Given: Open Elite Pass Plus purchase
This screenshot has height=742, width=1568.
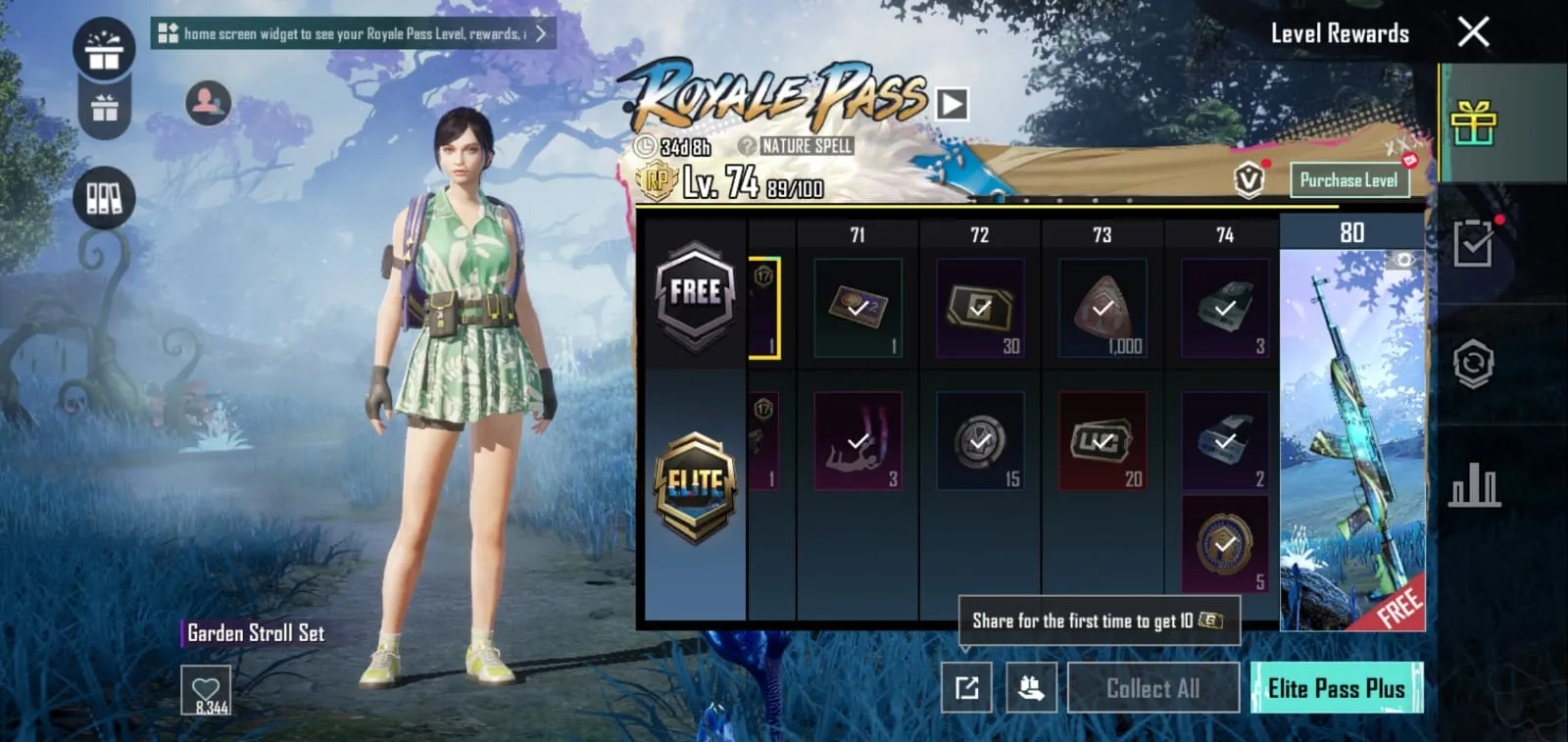Looking at the screenshot, I should [1338, 688].
